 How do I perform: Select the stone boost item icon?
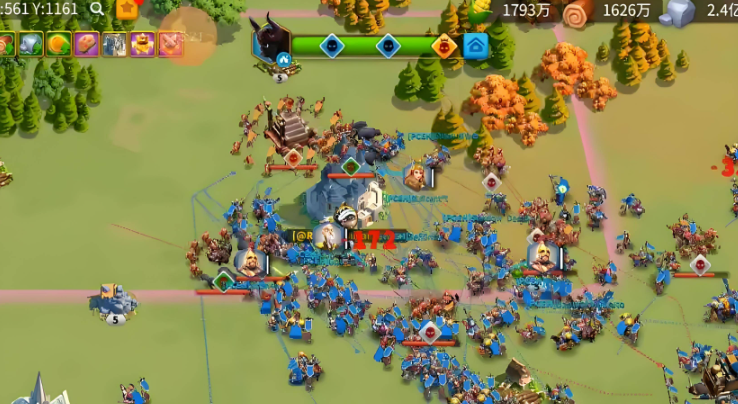30,44
